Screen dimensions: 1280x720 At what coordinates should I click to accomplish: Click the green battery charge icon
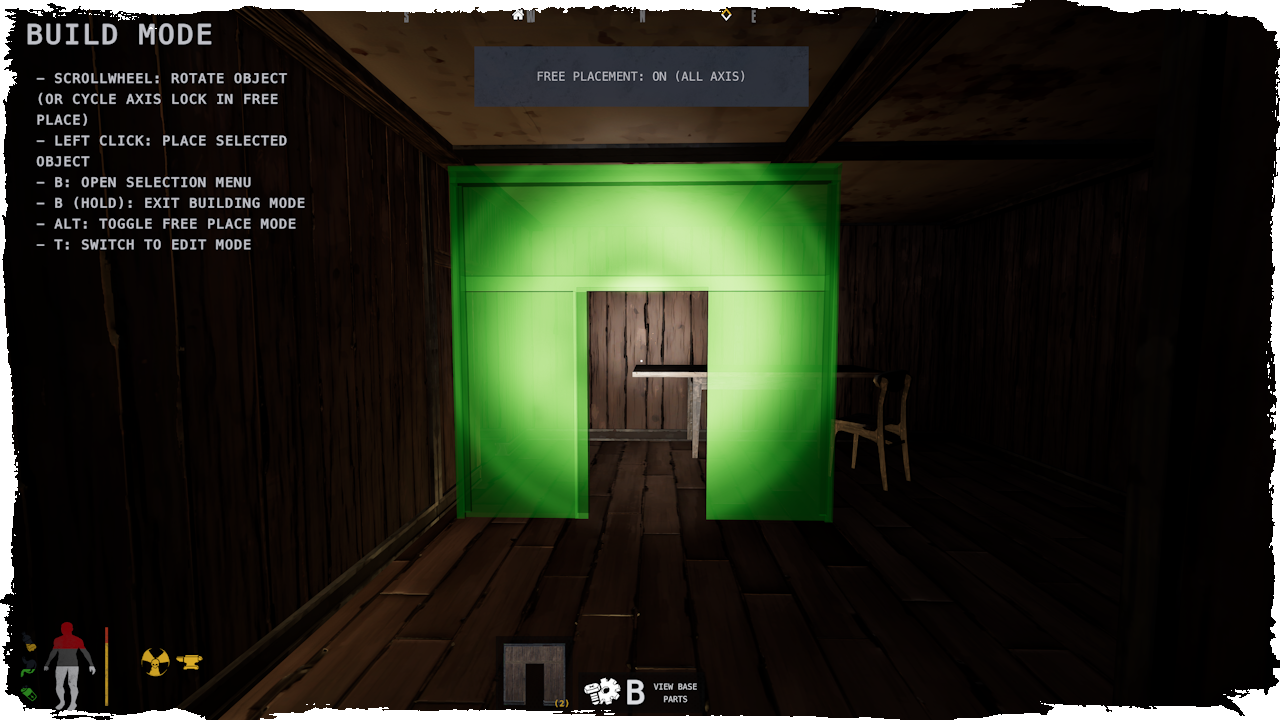coord(29,693)
